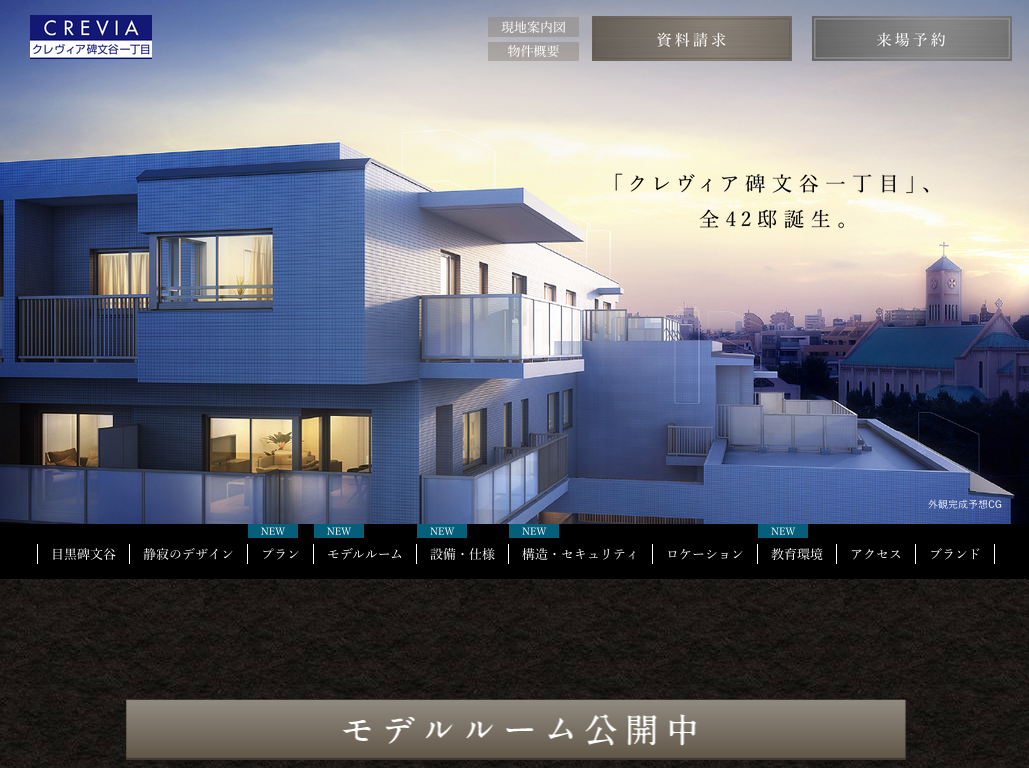The width and height of the screenshot is (1029, 768).
Task: Open 構造・セキュリティ in the navigation
Action: tap(580, 554)
